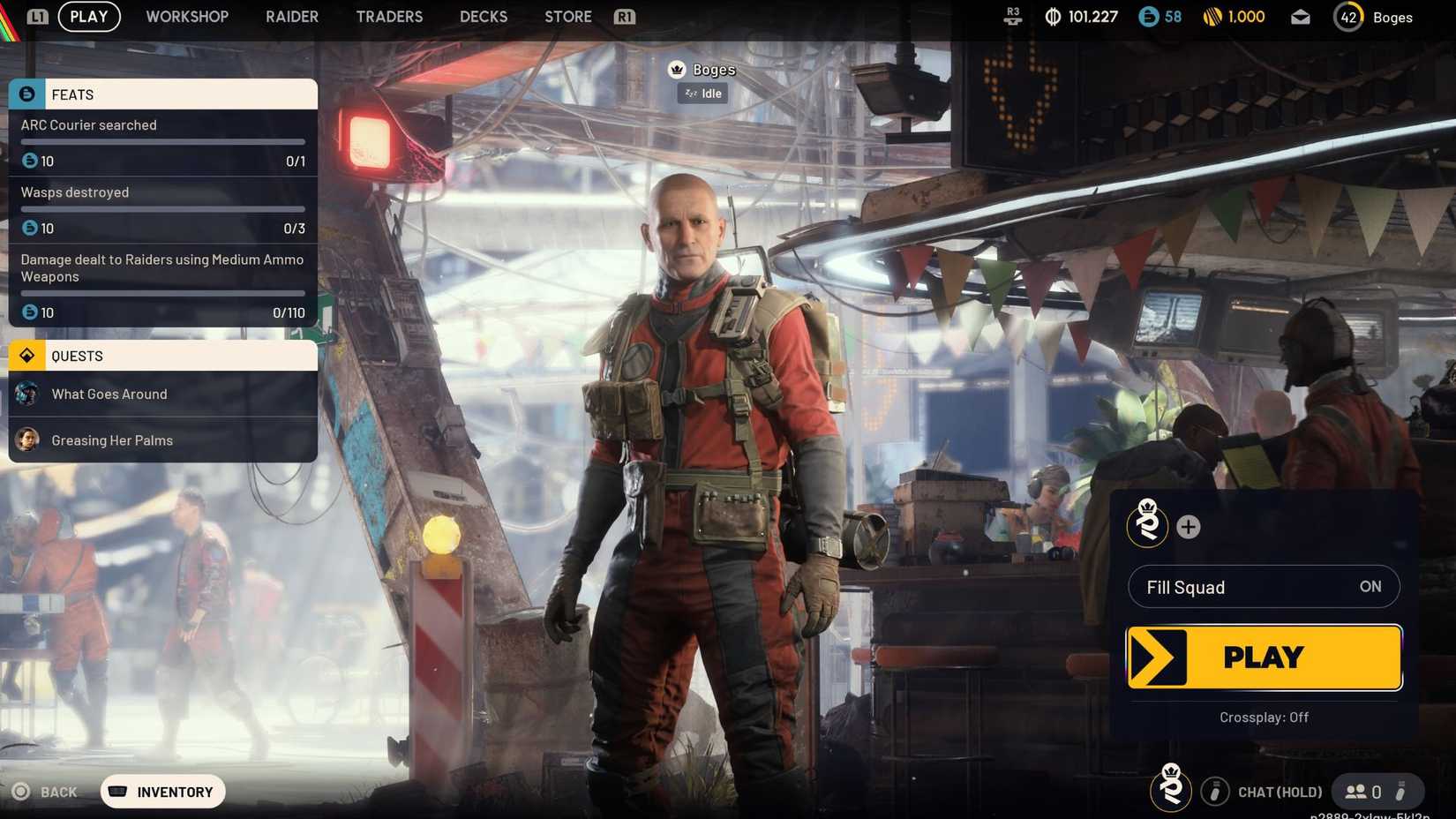
Task: Switch to the WORKSHOP tab
Action: [x=187, y=16]
